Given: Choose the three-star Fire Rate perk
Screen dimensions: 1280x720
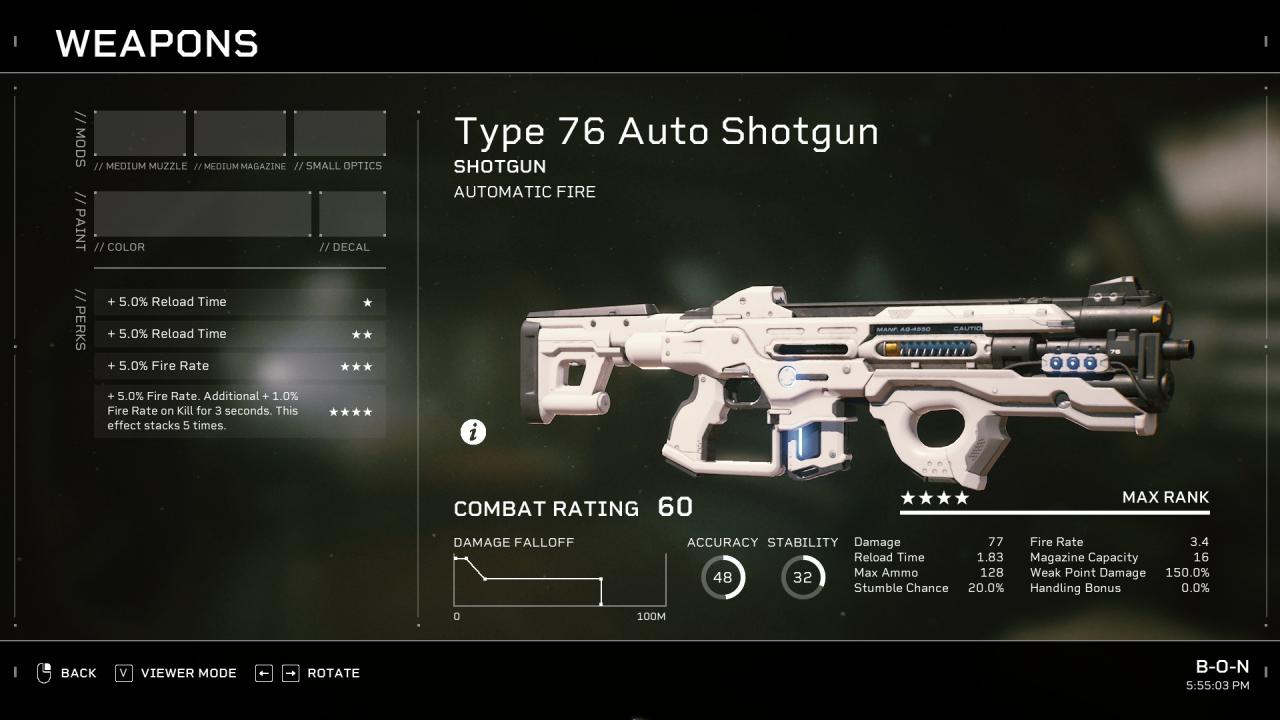Looking at the screenshot, I should [240, 366].
